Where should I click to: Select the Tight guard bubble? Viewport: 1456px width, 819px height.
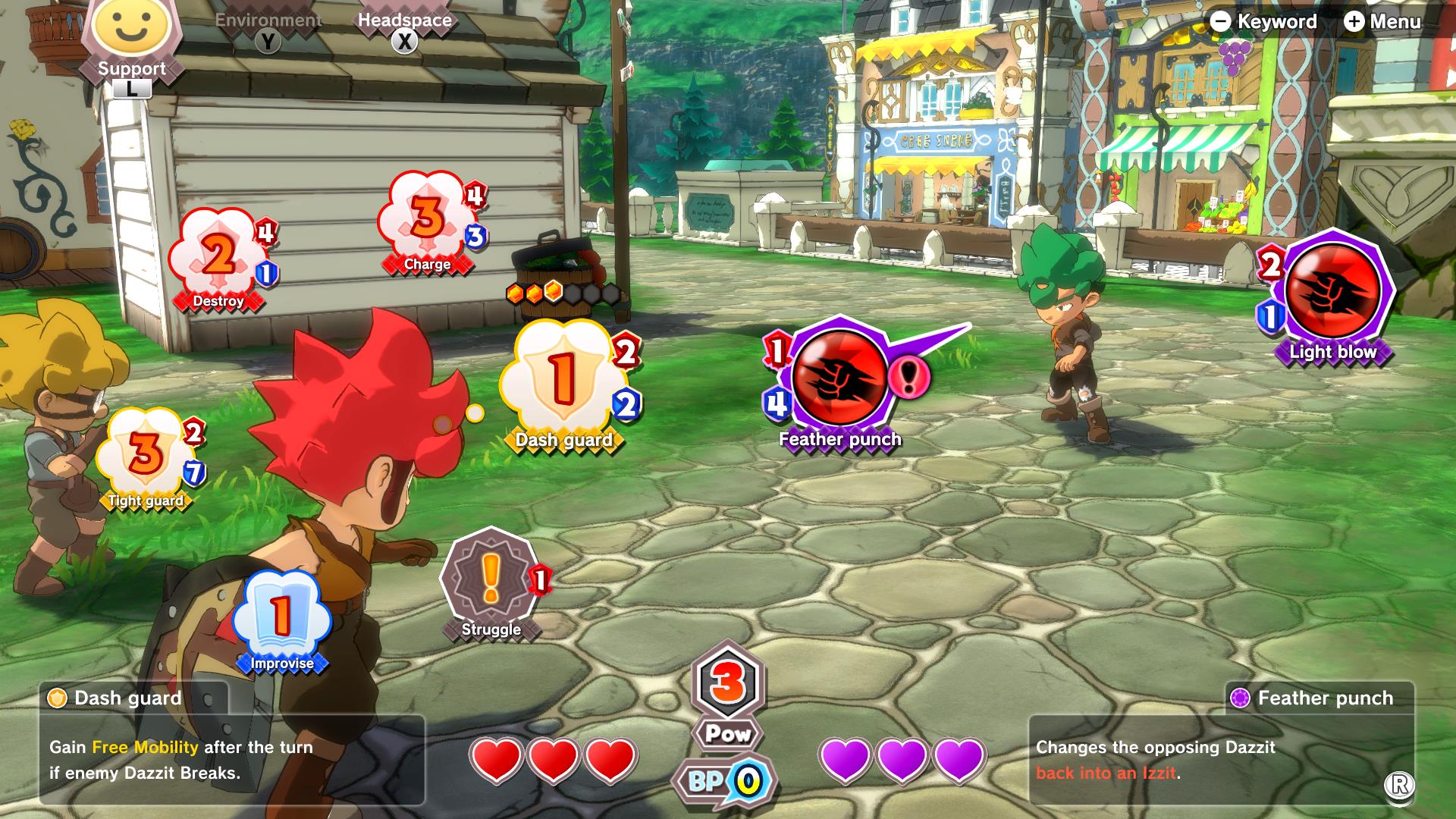pyautogui.click(x=145, y=455)
